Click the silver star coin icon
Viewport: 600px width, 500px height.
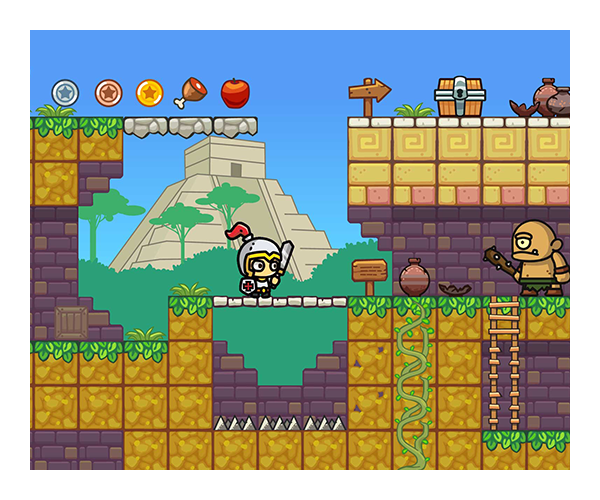(x=65, y=93)
